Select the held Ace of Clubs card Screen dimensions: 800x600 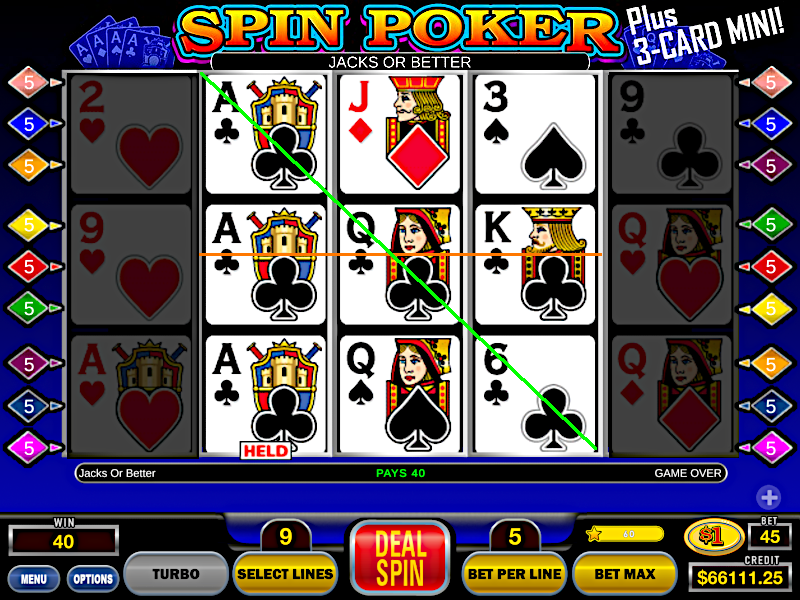[266, 393]
